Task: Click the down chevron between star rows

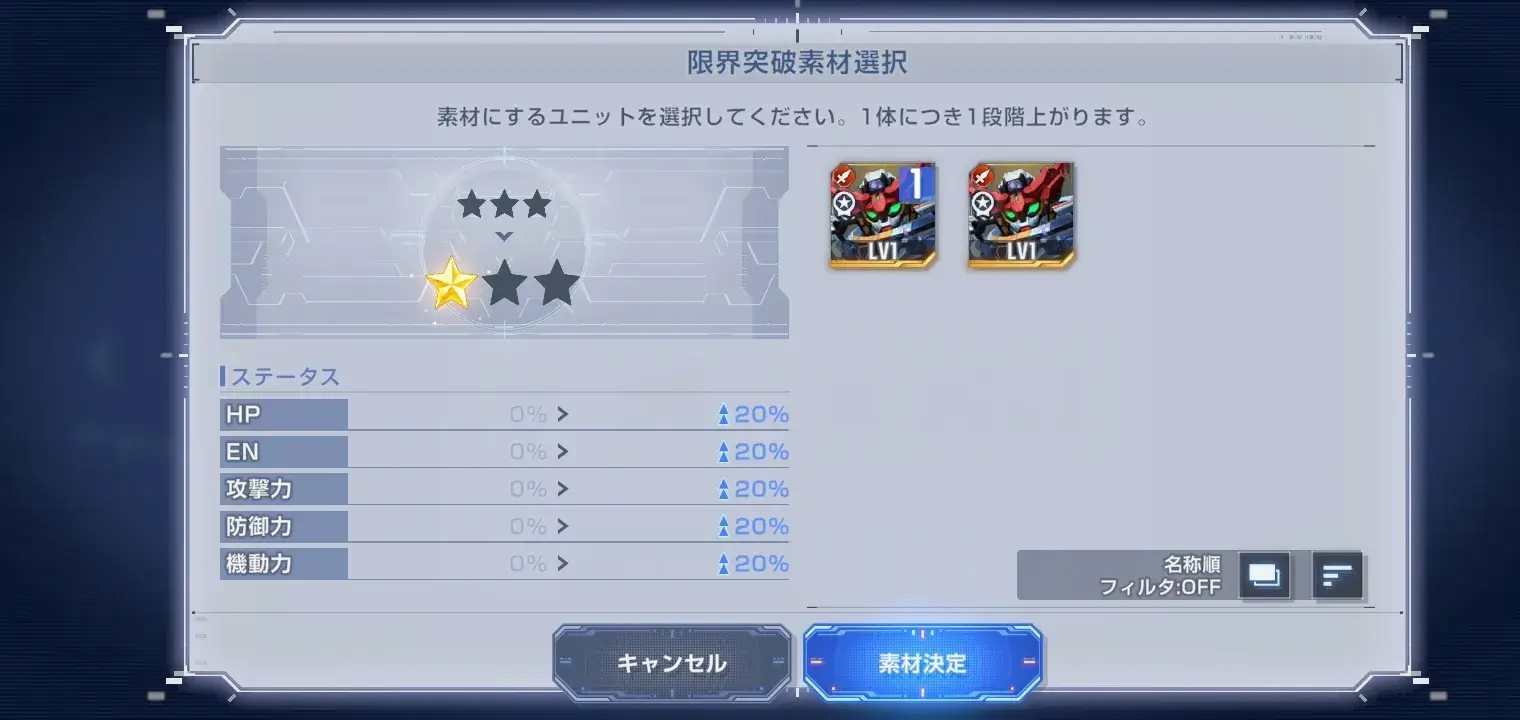Action: pos(504,237)
